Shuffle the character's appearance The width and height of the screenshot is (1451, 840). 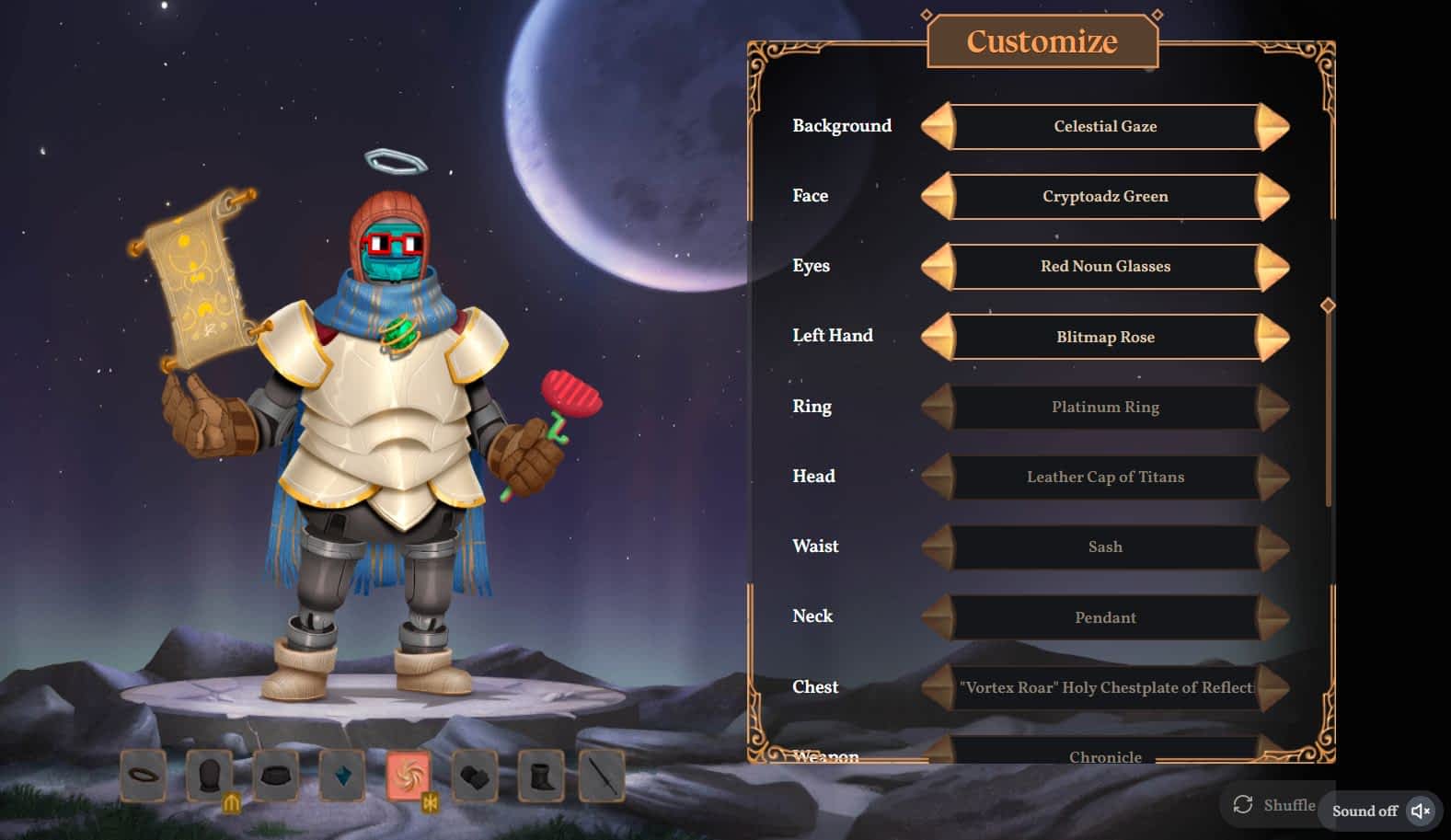click(1274, 805)
